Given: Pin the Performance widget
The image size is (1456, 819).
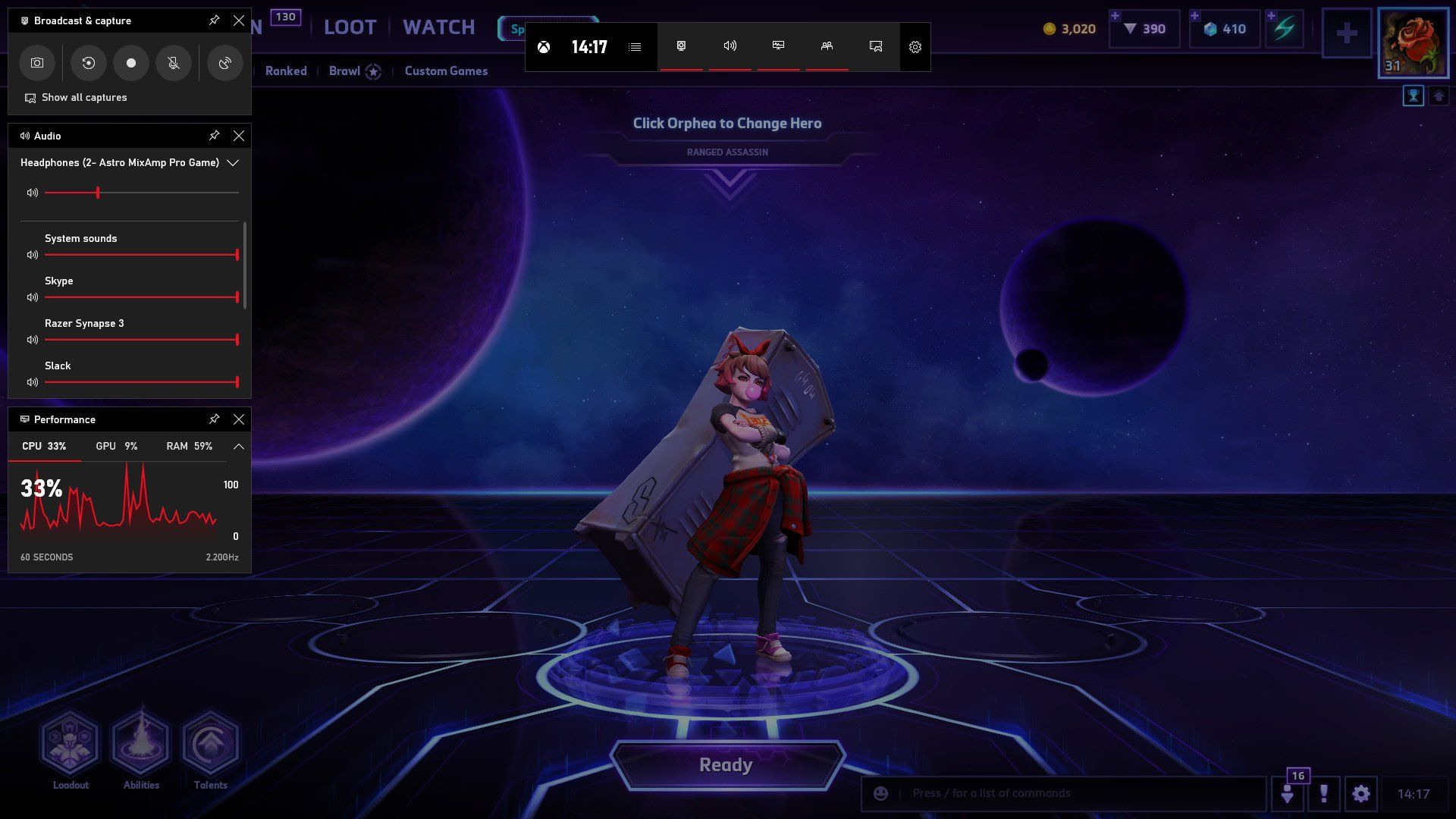Looking at the screenshot, I should click(x=215, y=419).
